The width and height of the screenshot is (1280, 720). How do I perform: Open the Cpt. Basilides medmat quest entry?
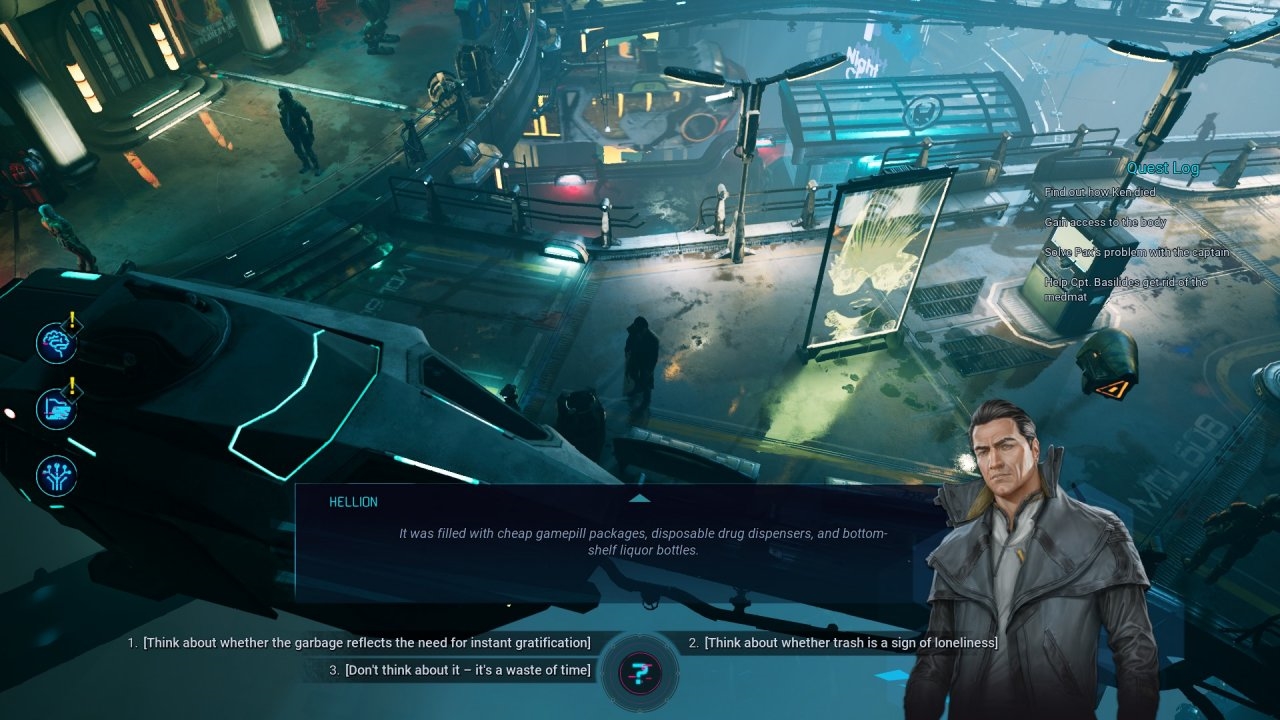1125,288
